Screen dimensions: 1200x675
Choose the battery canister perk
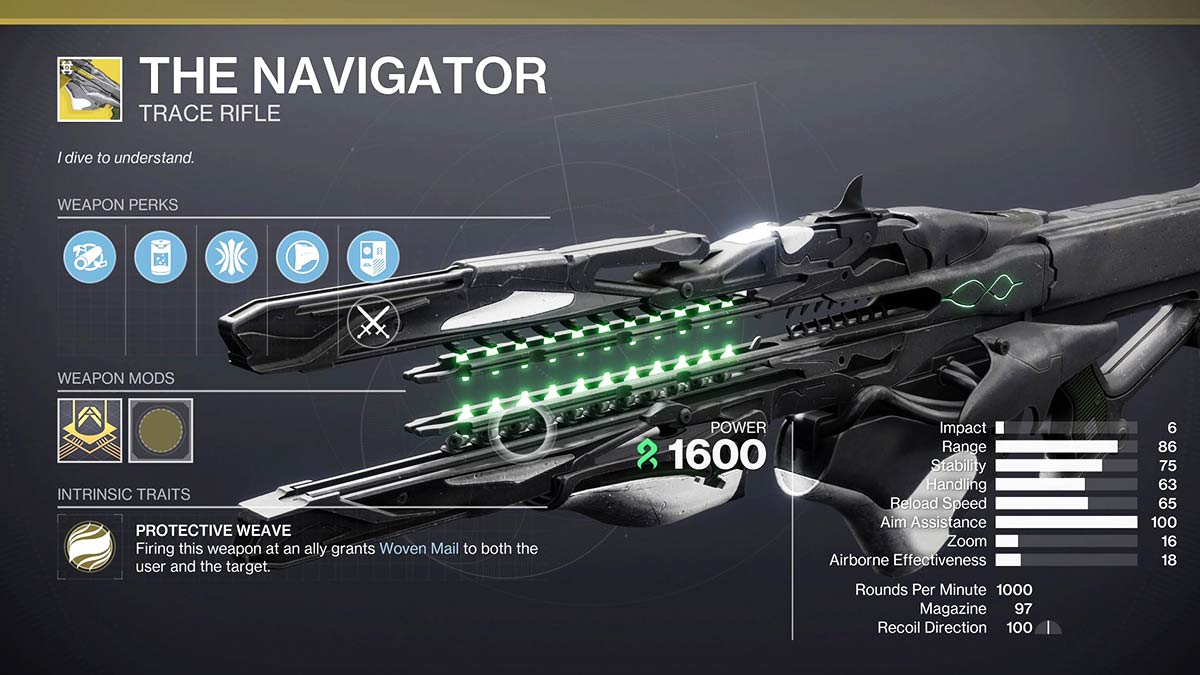[x=160, y=257]
